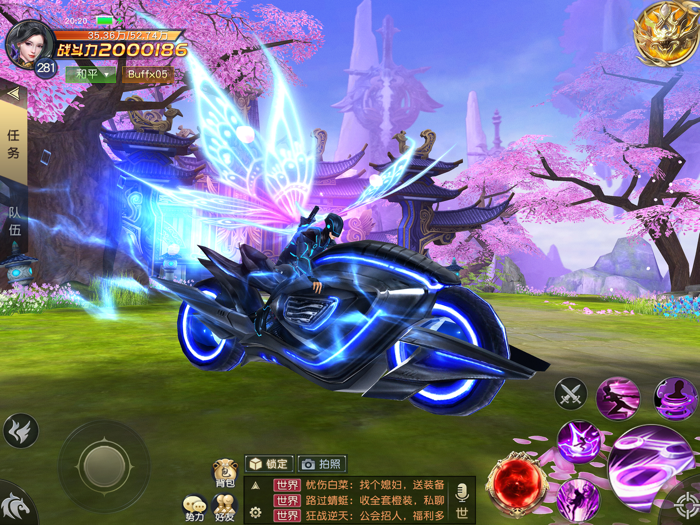Tap the crosshair target button
The image size is (700, 525).
click(x=685, y=506)
